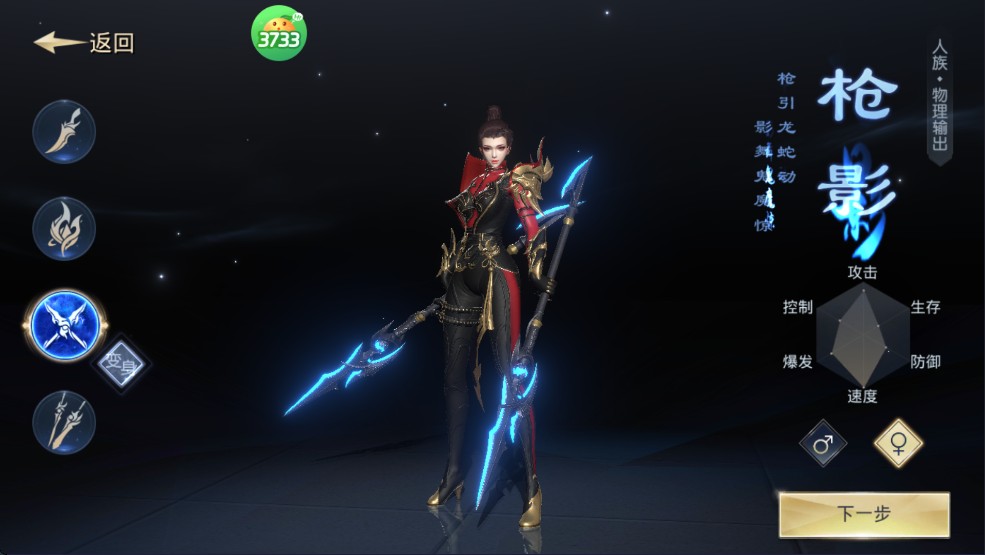Viewport: 985px width, 555px height.
Task: Open the green 3733 overlay badge
Action: pos(279,34)
